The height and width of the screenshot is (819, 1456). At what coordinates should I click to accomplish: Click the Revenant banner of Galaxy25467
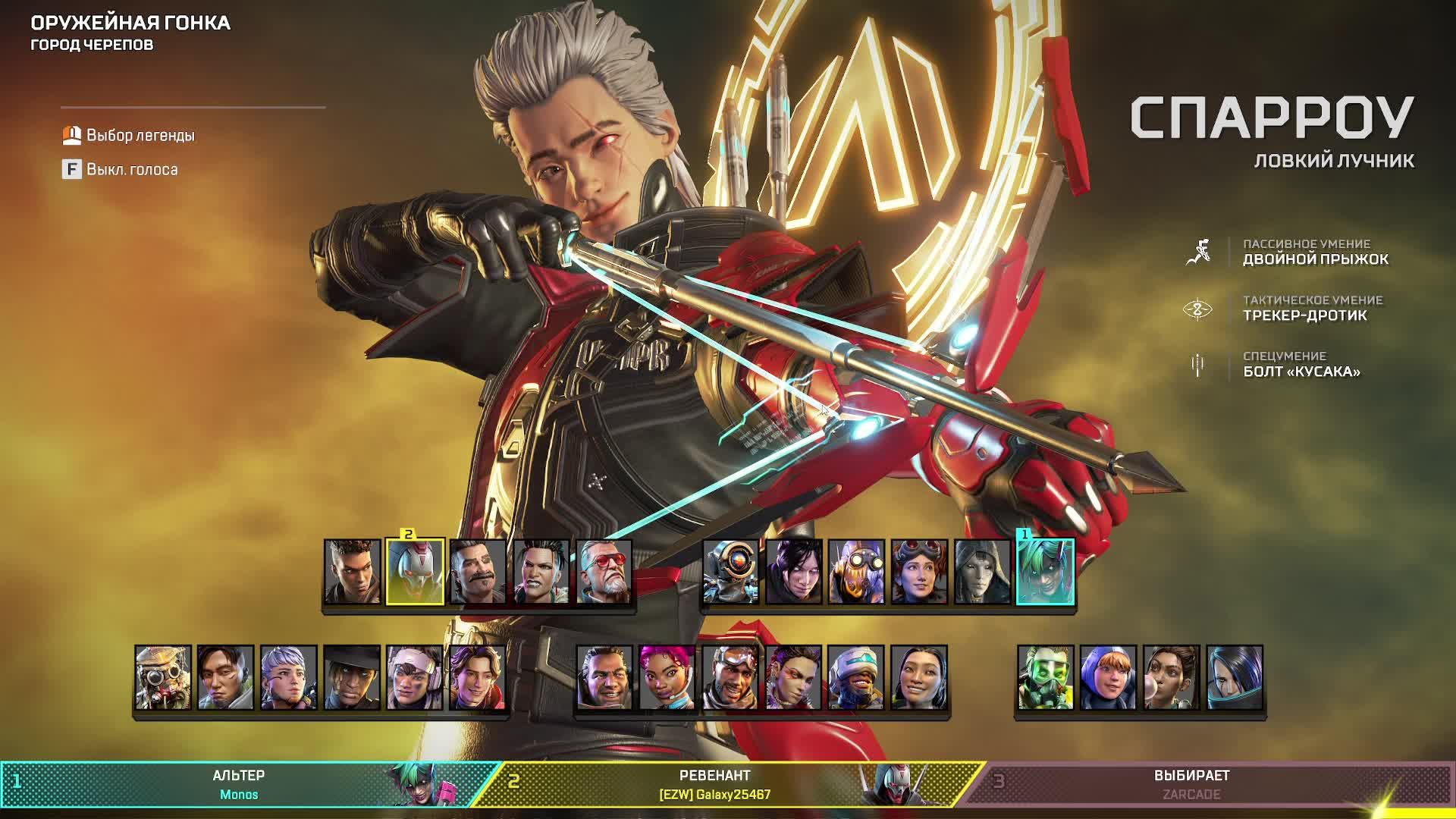[714, 785]
